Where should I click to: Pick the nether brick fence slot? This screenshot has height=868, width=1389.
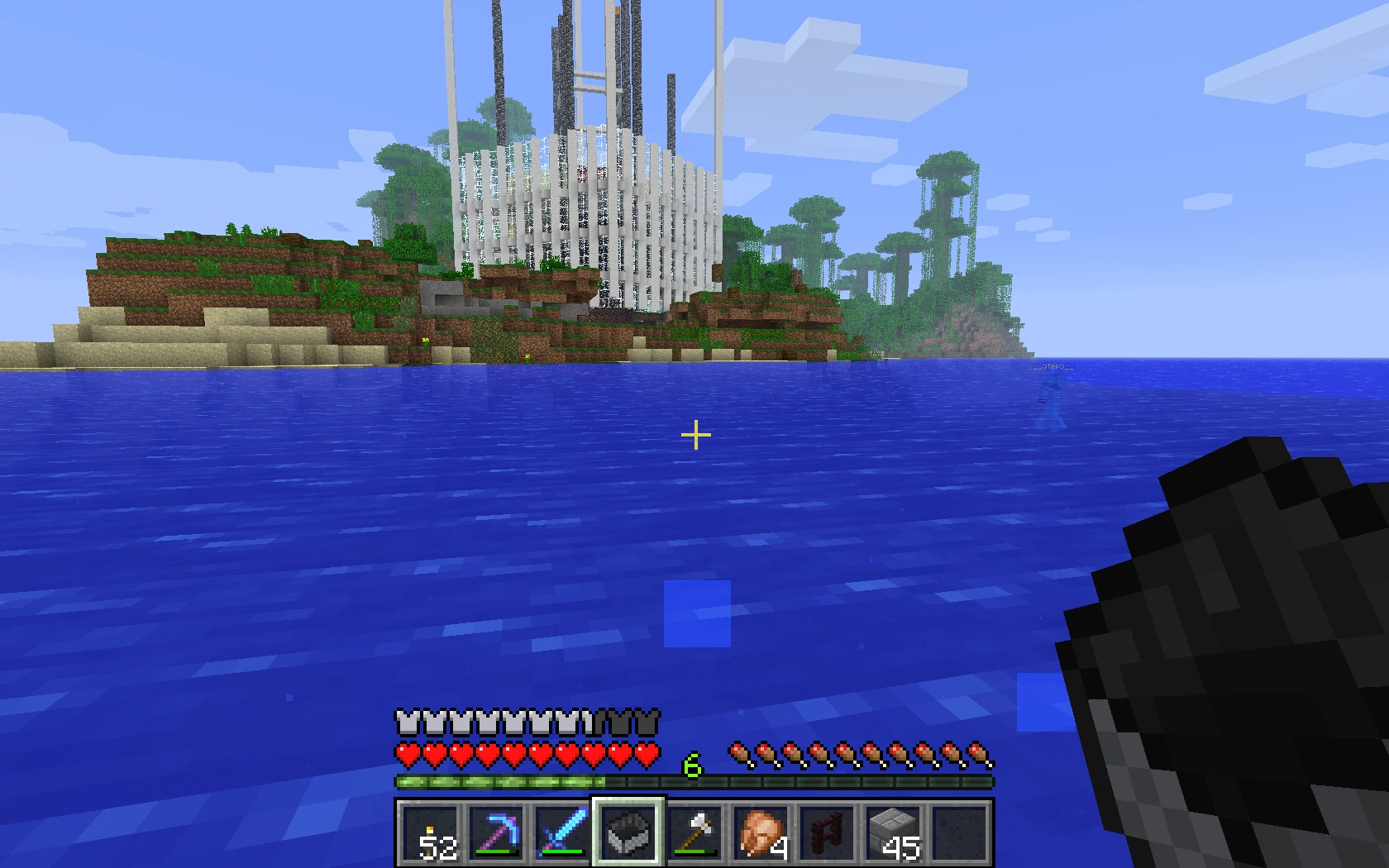827,832
